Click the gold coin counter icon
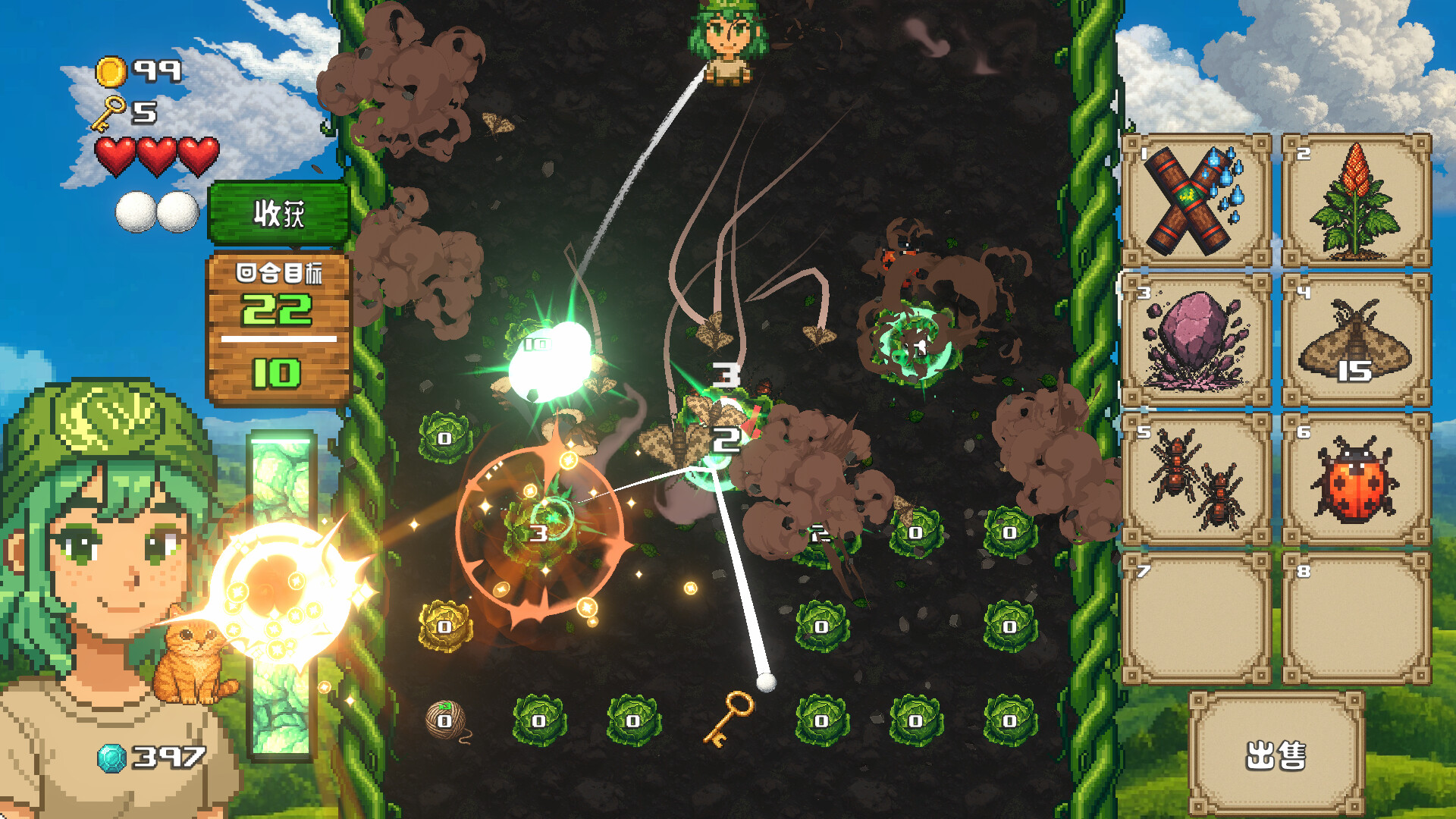This screenshot has height=819, width=1456. point(111,69)
